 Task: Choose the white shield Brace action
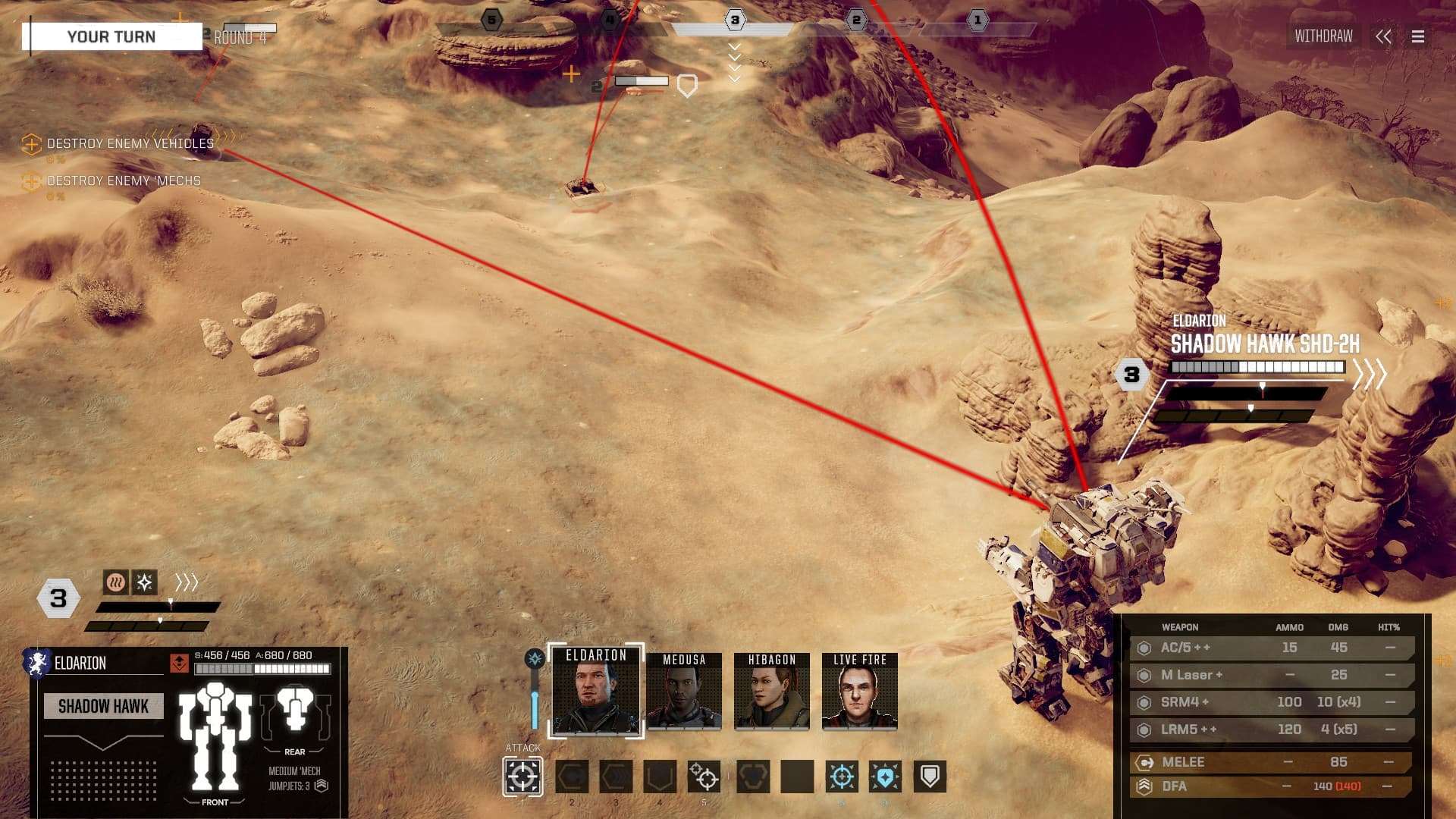pyautogui.click(x=930, y=777)
